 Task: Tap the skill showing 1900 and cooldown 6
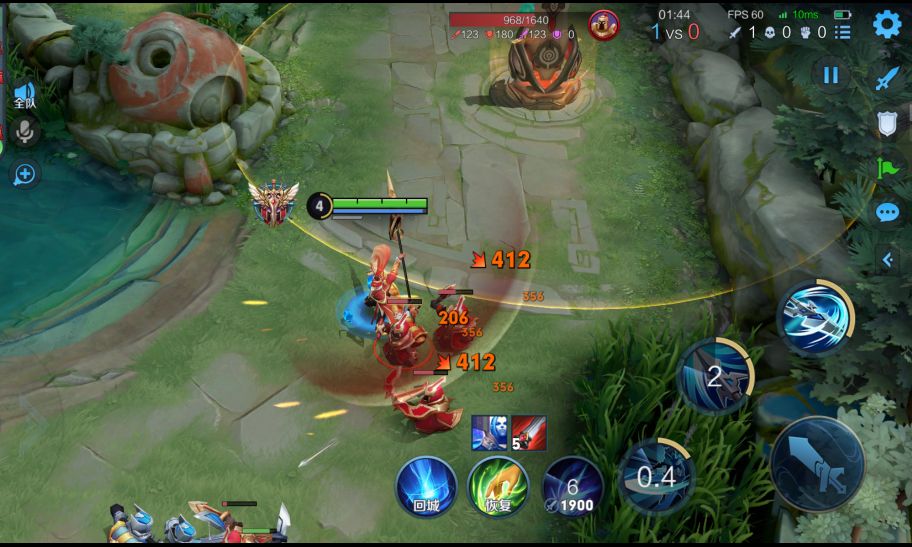[x=572, y=486]
